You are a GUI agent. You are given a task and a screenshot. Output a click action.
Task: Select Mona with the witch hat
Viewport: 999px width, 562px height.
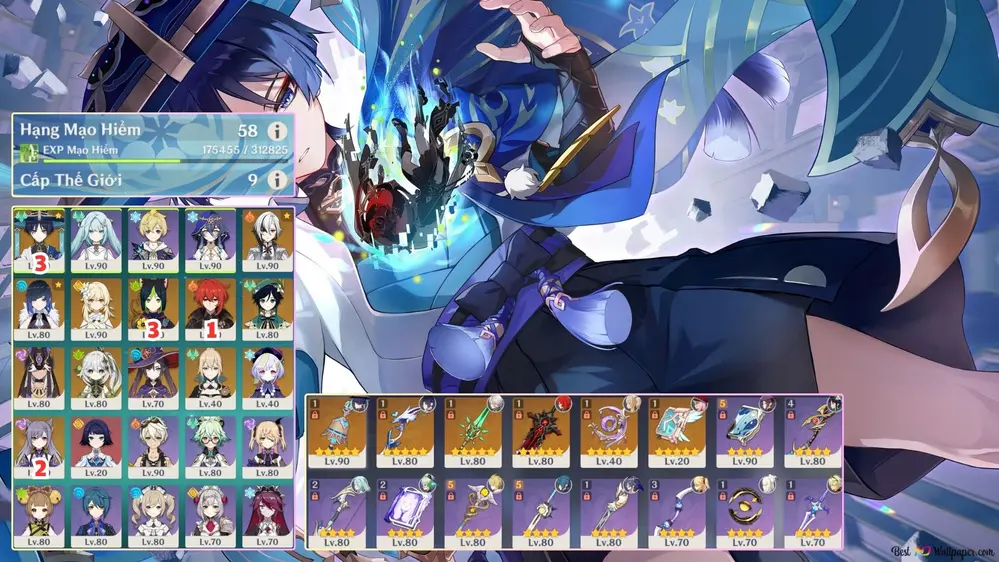tap(153, 377)
